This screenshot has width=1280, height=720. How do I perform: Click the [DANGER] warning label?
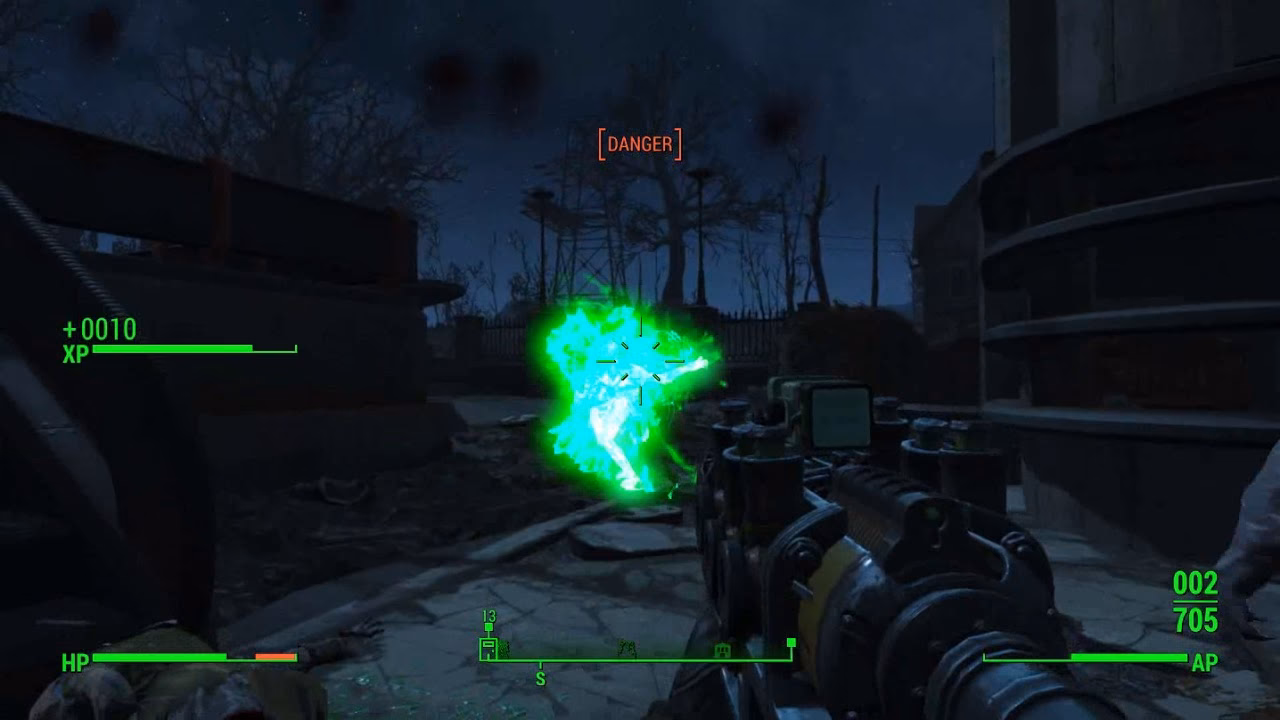pos(640,145)
